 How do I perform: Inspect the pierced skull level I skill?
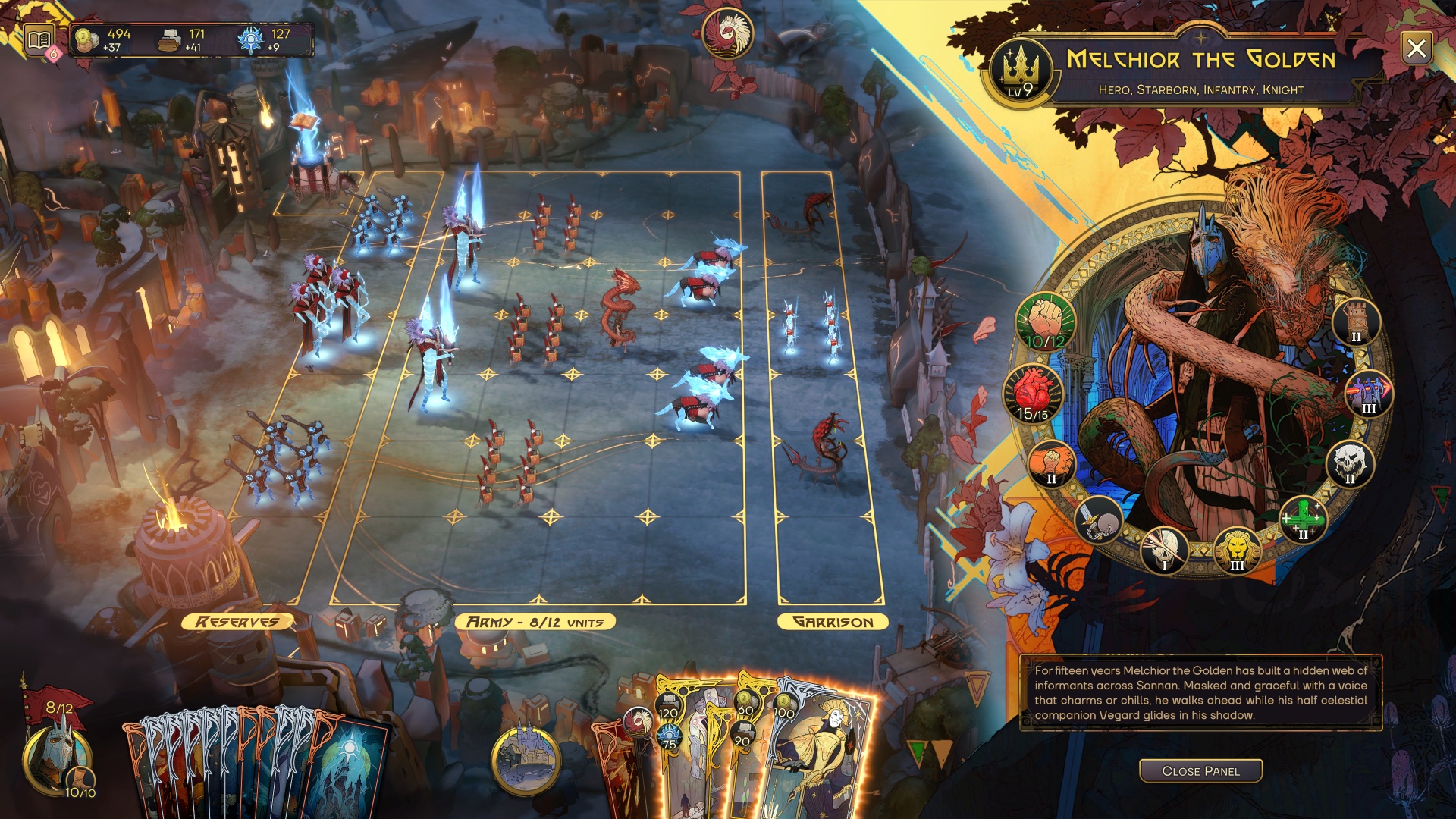point(1165,549)
